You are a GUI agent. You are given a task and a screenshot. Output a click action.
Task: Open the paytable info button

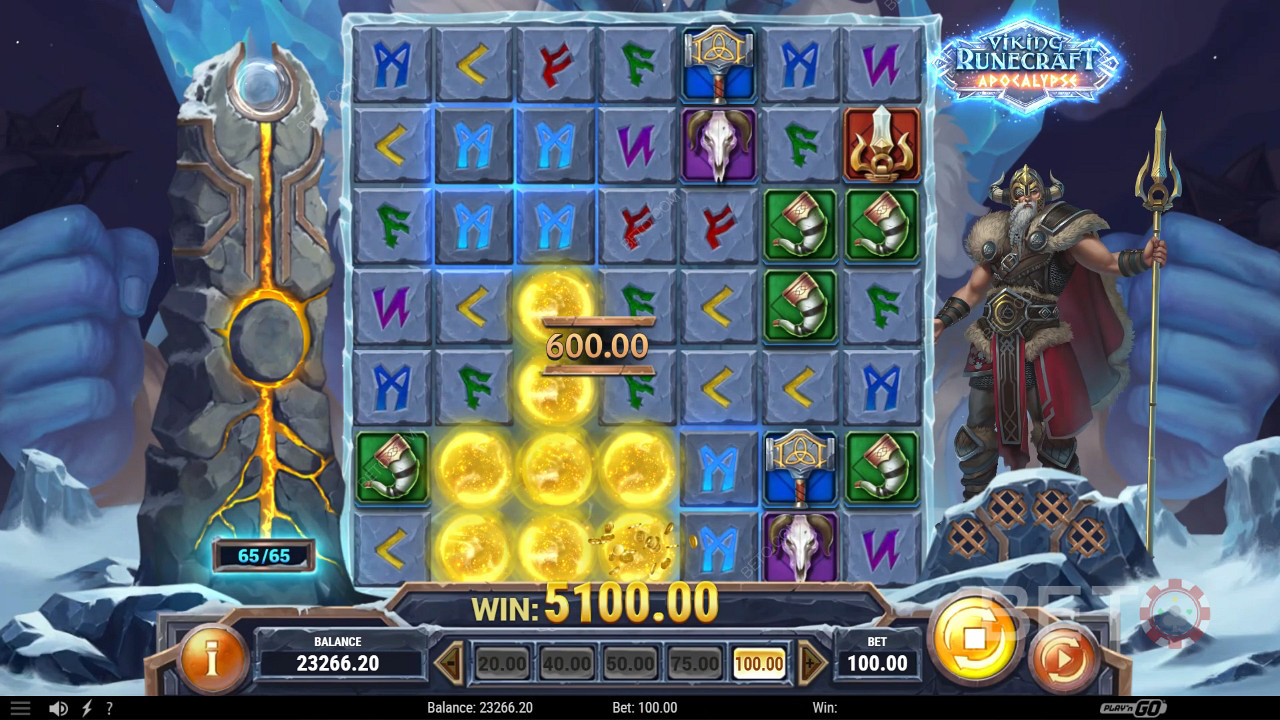click(211, 659)
